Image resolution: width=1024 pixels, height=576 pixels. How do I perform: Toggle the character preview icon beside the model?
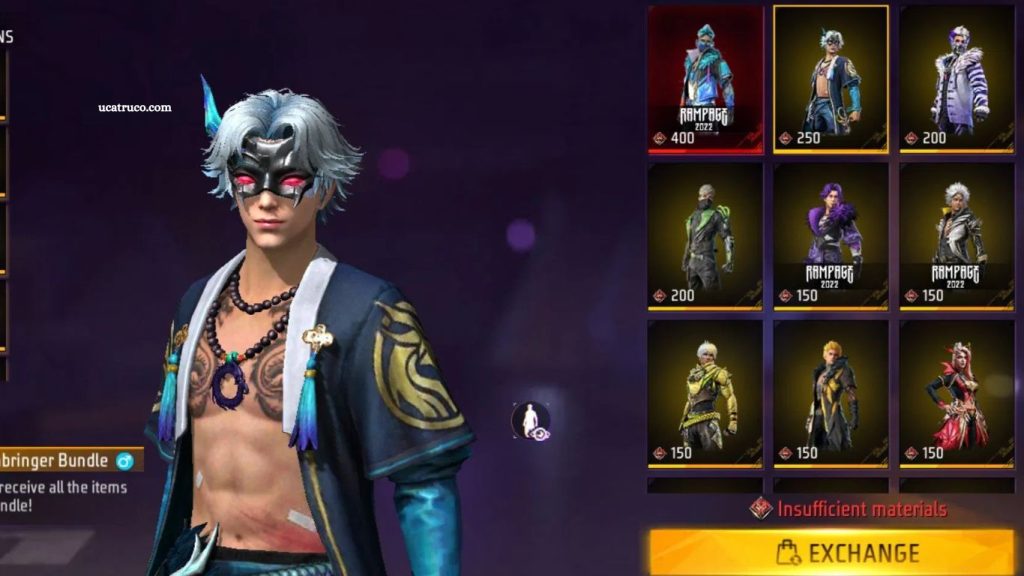tap(530, 420)
